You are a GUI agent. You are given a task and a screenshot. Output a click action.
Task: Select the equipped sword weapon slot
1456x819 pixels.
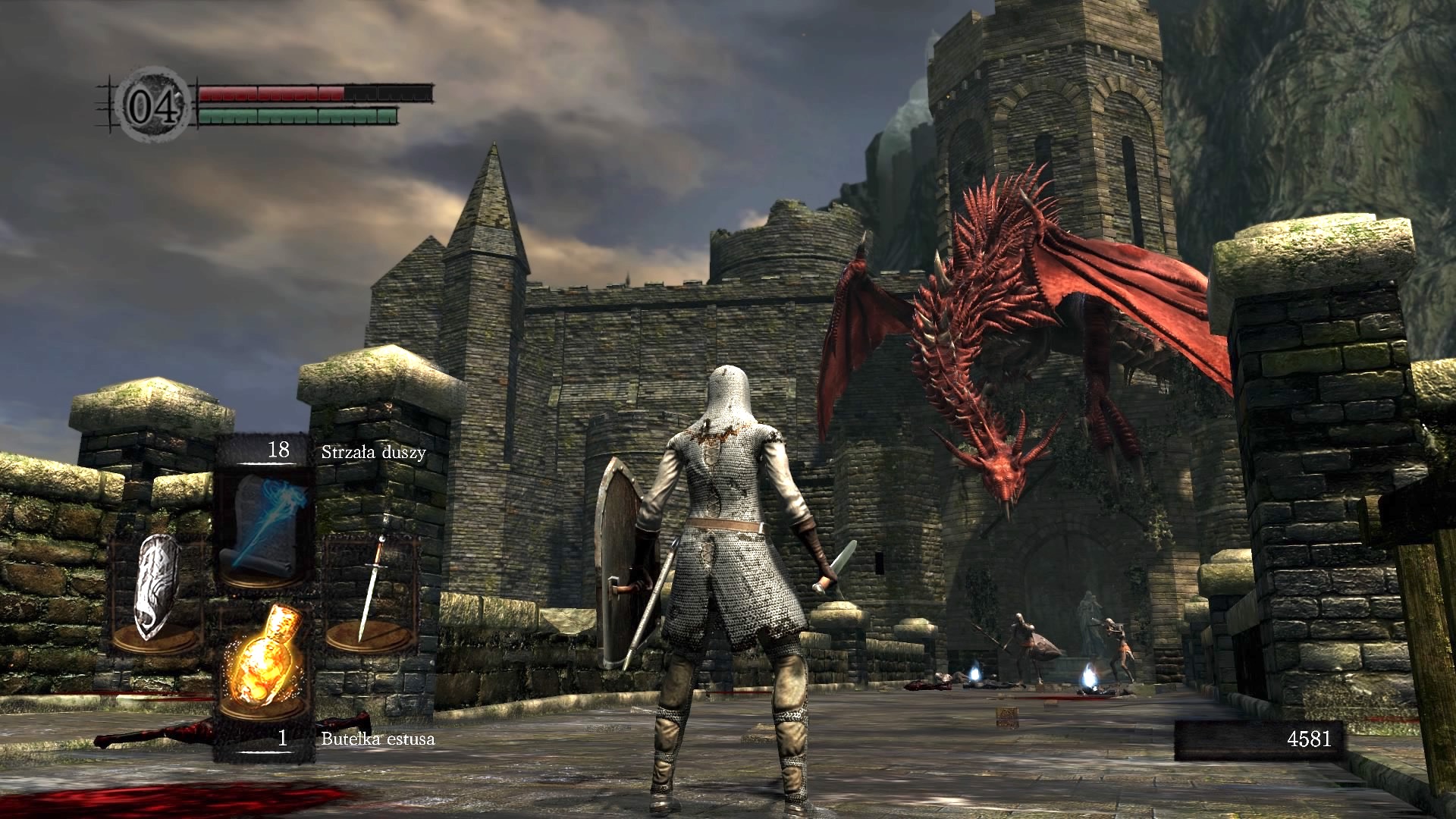pyautogui.click(x=372, y=591)
